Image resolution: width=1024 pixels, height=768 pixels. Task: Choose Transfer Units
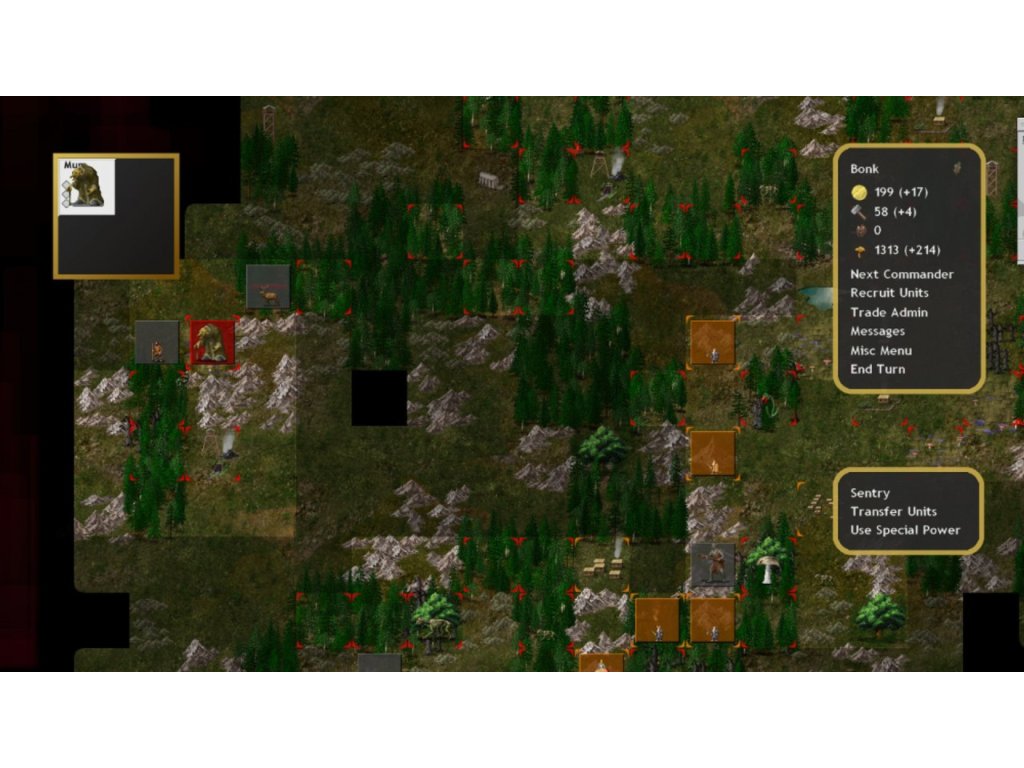point(893,511)
